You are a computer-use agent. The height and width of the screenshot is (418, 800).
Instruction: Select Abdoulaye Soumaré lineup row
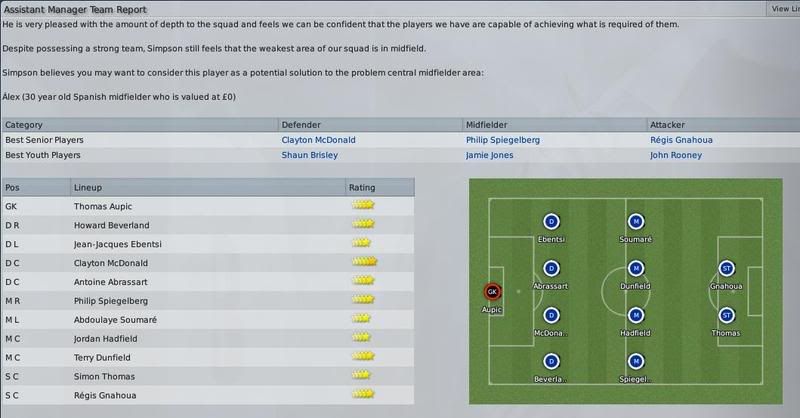click(x=115, y=319)
